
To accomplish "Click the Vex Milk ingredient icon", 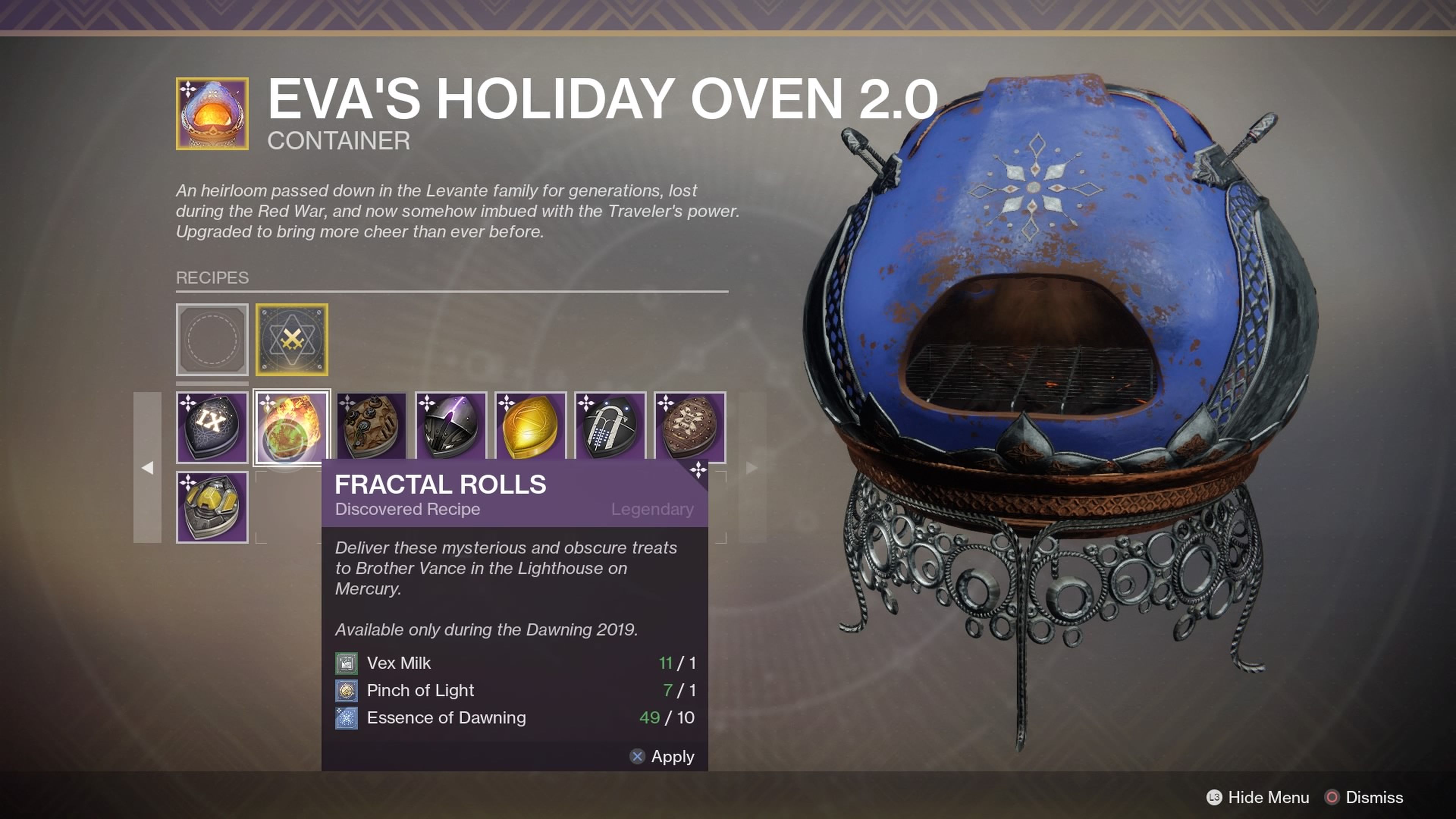I will pyautogui.click(x=347, y=663).
